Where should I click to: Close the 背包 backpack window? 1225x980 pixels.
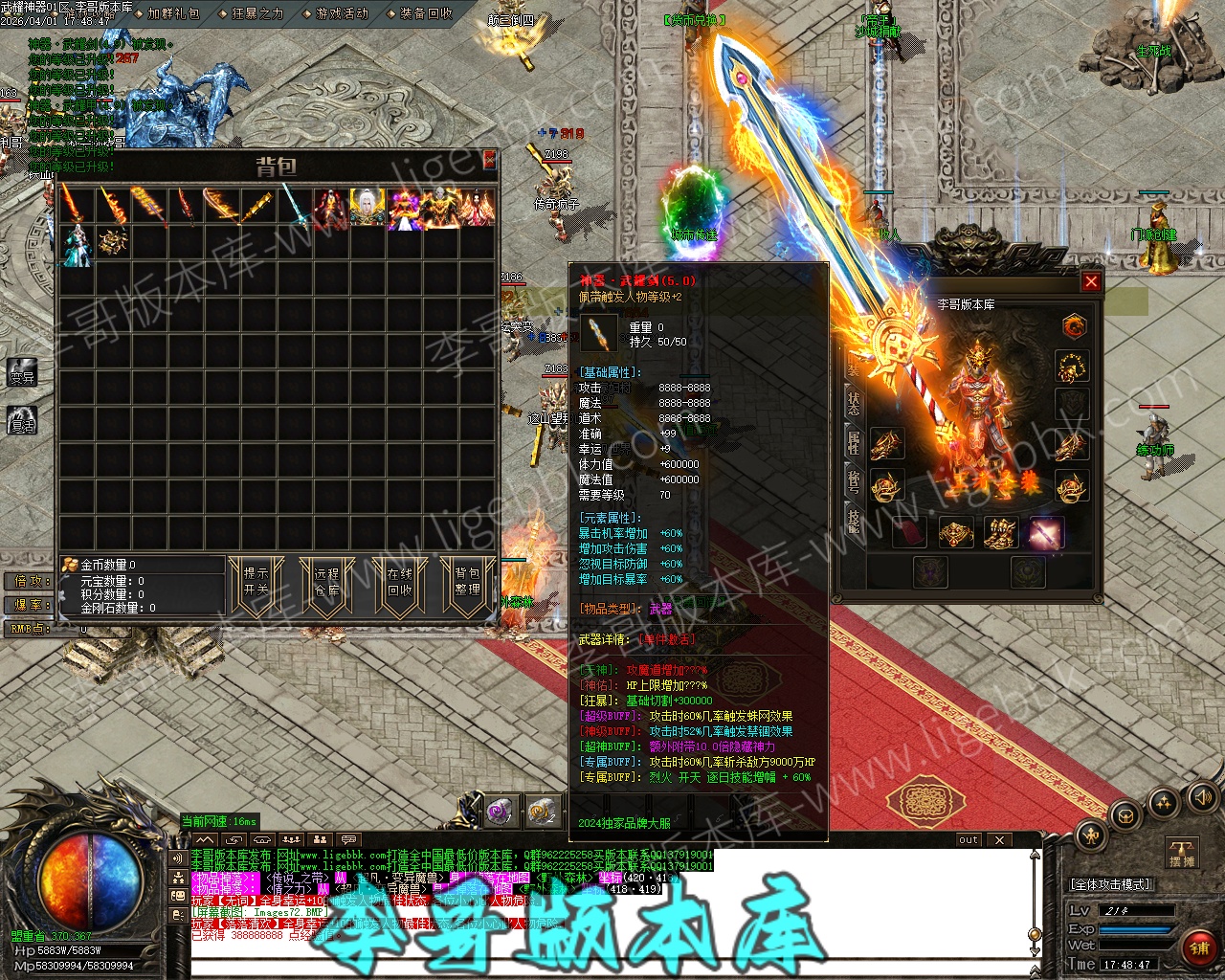pos(489,159)
